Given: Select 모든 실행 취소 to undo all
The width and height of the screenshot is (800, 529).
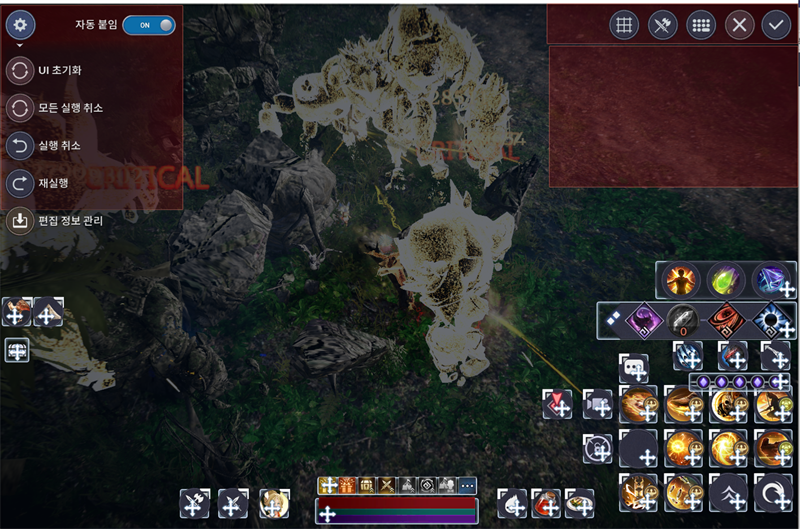Looking at the screenshot, I should coord(20,108).
